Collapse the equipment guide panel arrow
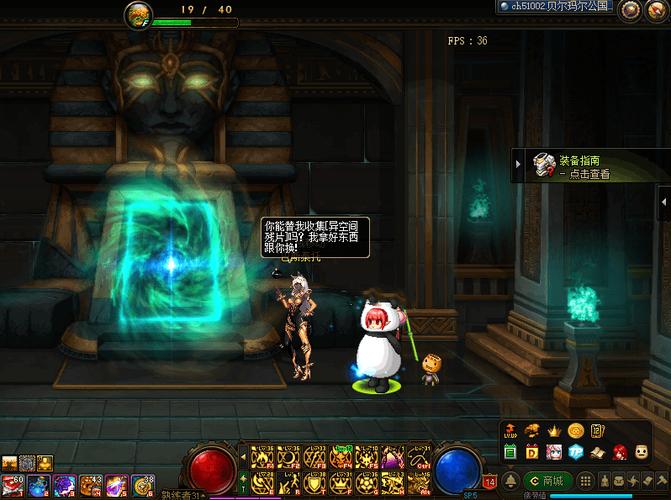This screenshot has height=500, width=671. 518,165
